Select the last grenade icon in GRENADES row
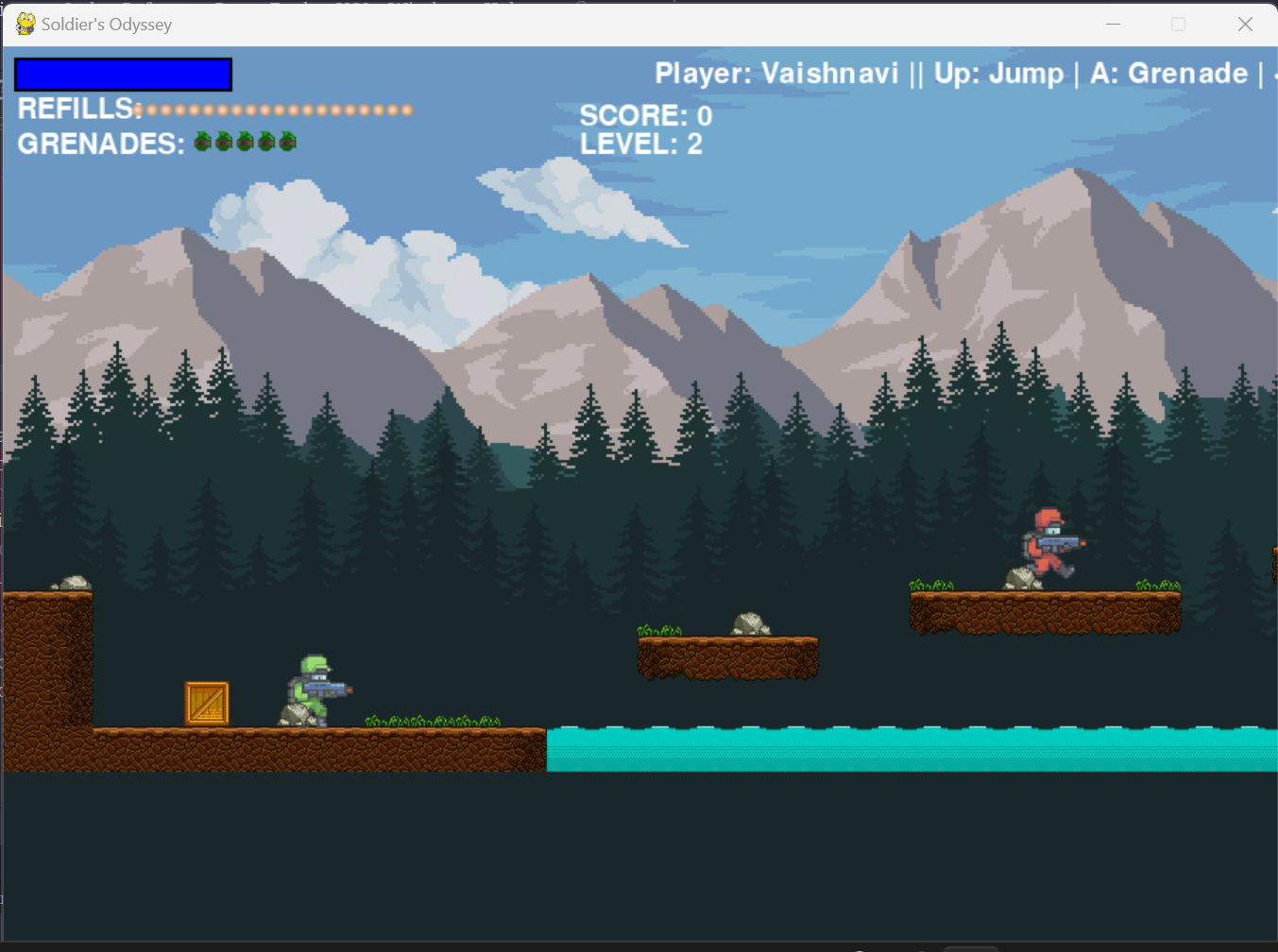Viewport: 1278px width, 952px height. point(287,142)
